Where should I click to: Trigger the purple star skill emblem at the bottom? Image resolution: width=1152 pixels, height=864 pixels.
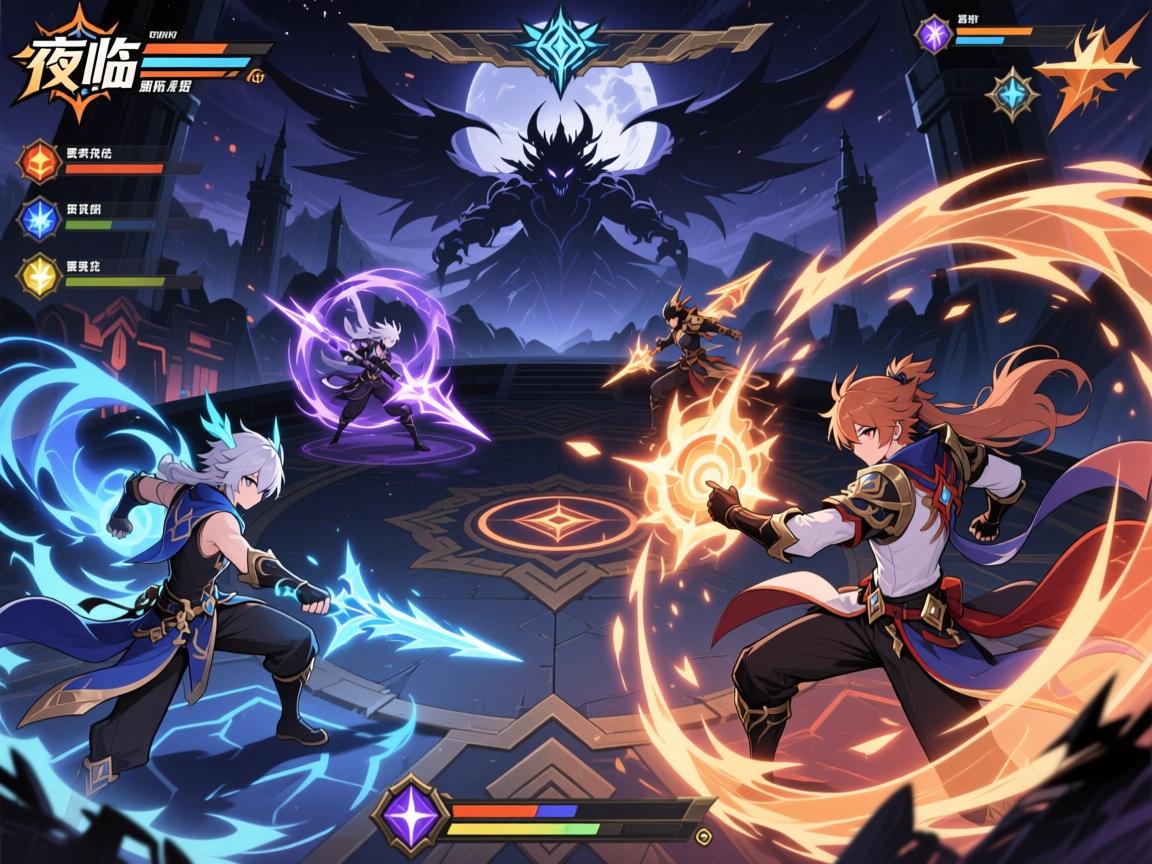tap(408, 816)
